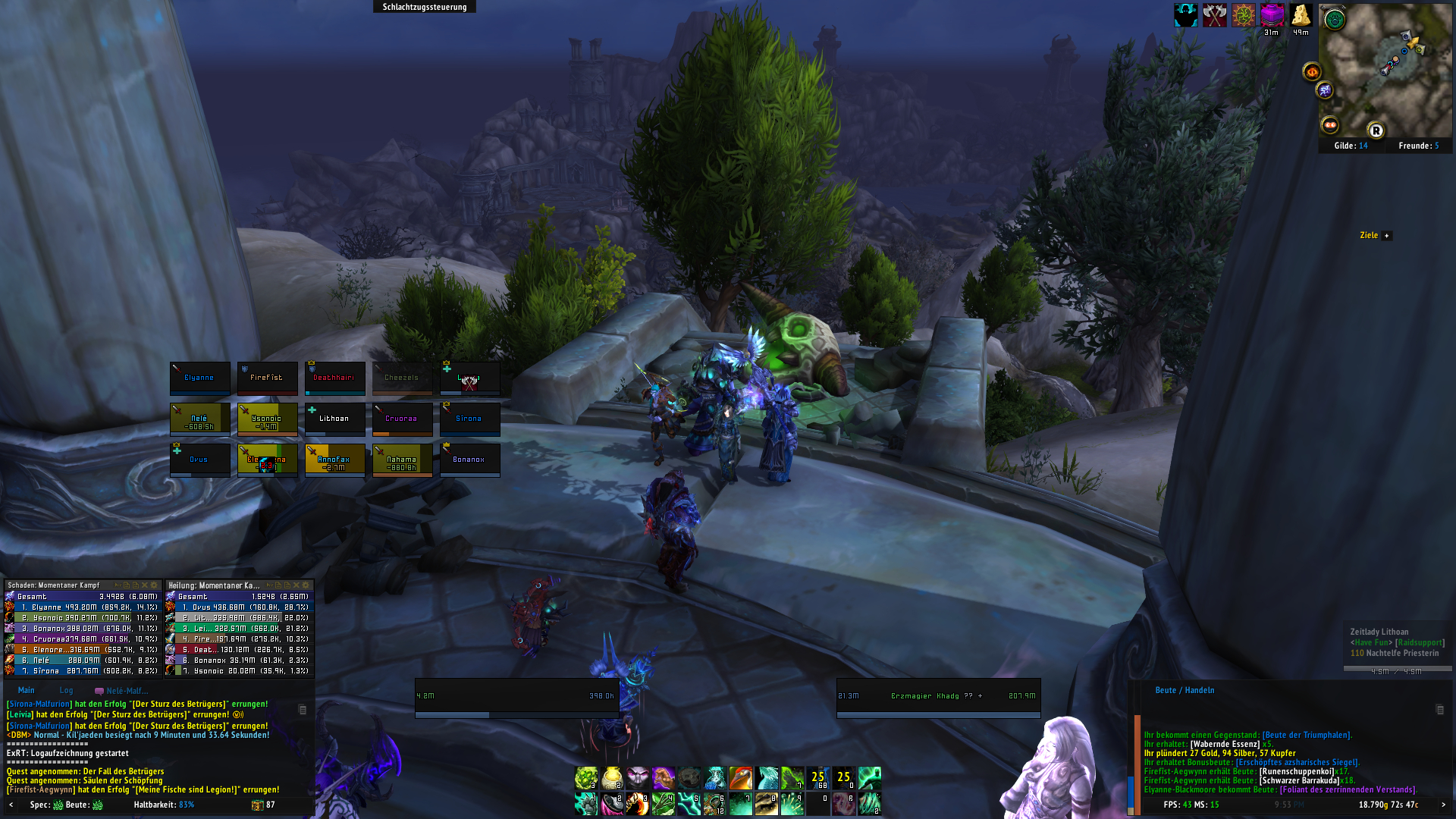Select Lithoan's raid frame
The height and width of the screenshot is (819, 1456).
coord(334,419)
